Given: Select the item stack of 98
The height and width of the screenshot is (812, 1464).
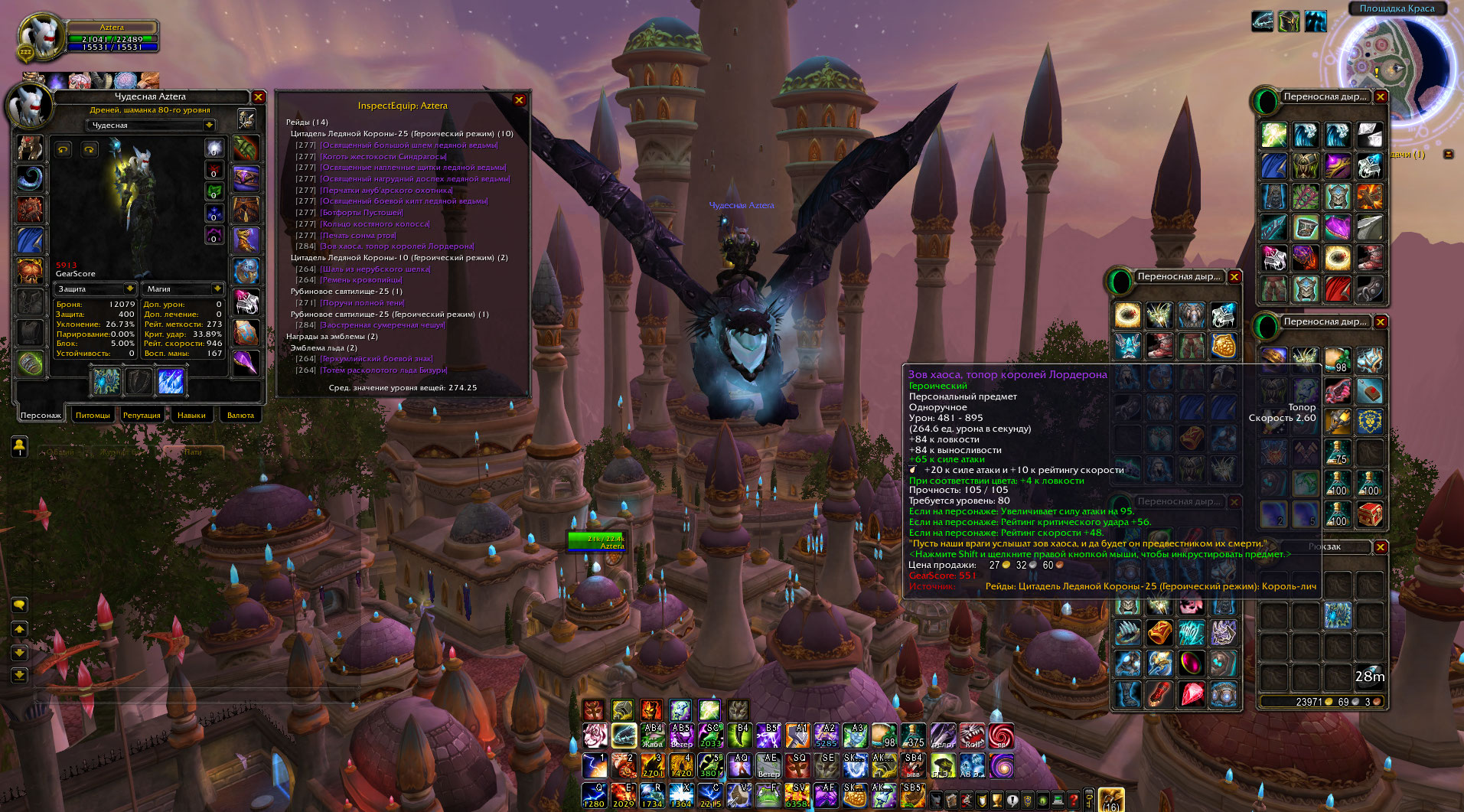Looking at the screenshot, I should [1338, 360].
